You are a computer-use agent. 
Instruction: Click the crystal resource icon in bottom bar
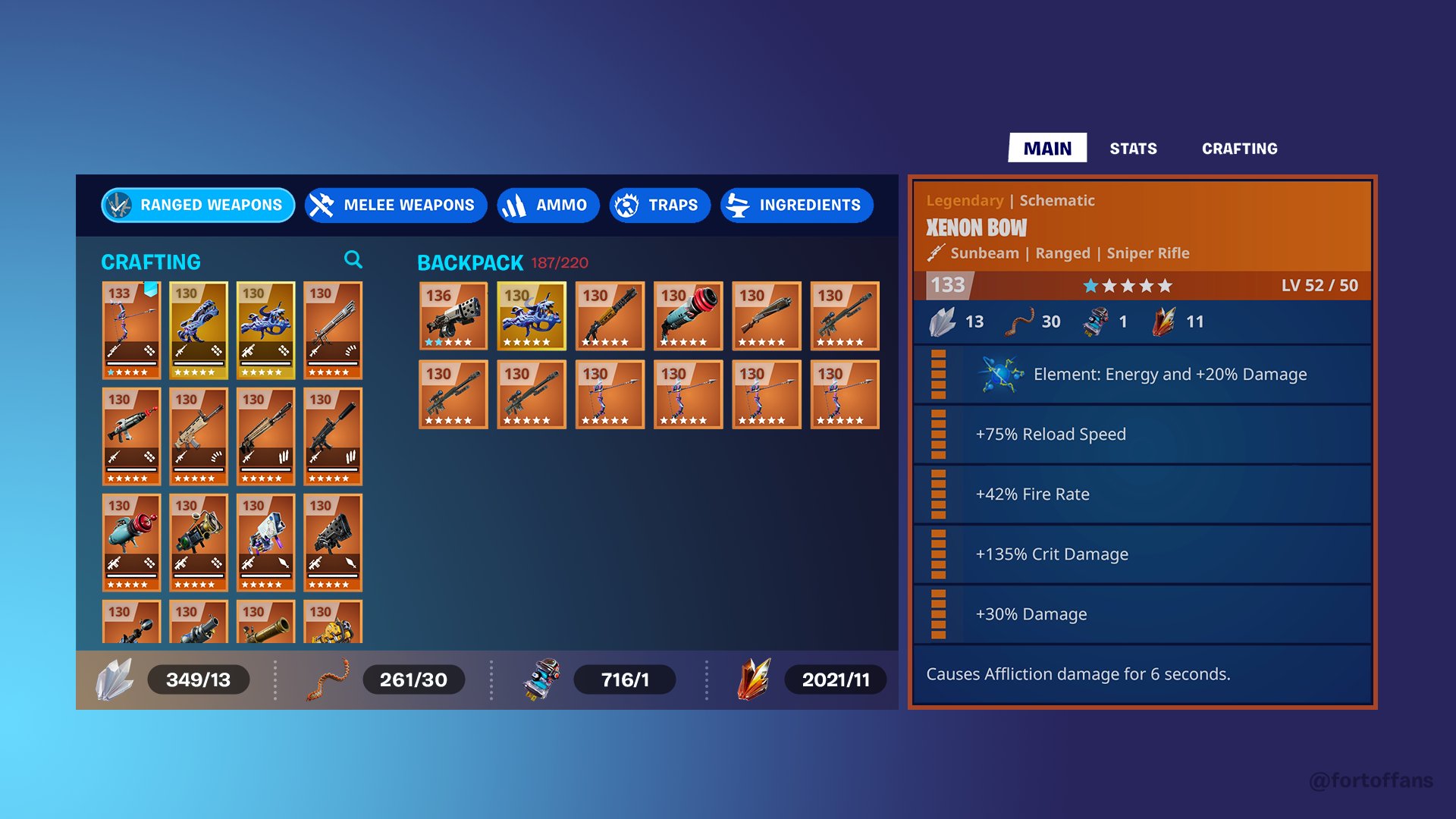114,679
